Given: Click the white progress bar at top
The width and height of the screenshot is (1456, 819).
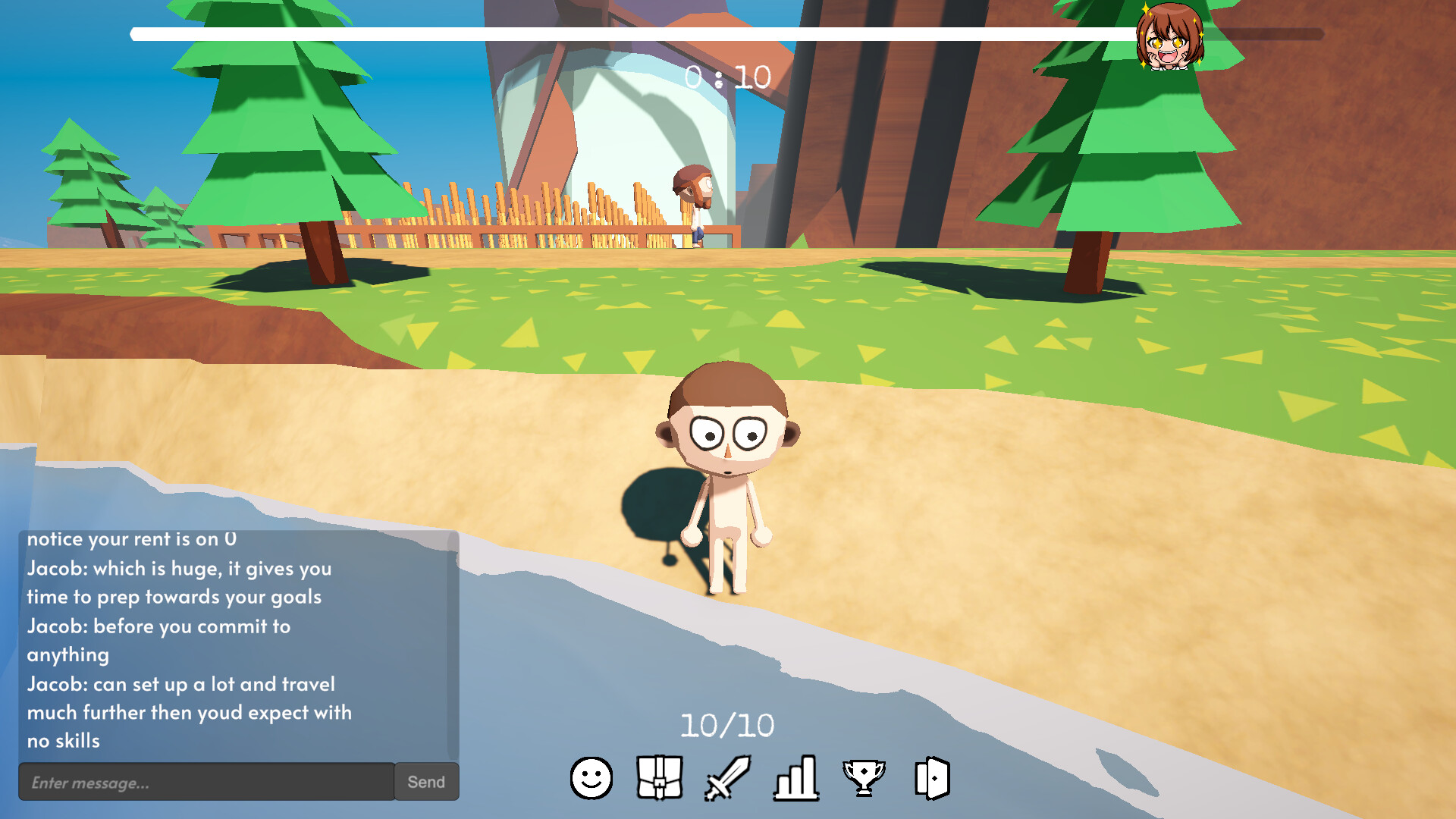Looking at the screenshot, I should click(x=629, y=33).
